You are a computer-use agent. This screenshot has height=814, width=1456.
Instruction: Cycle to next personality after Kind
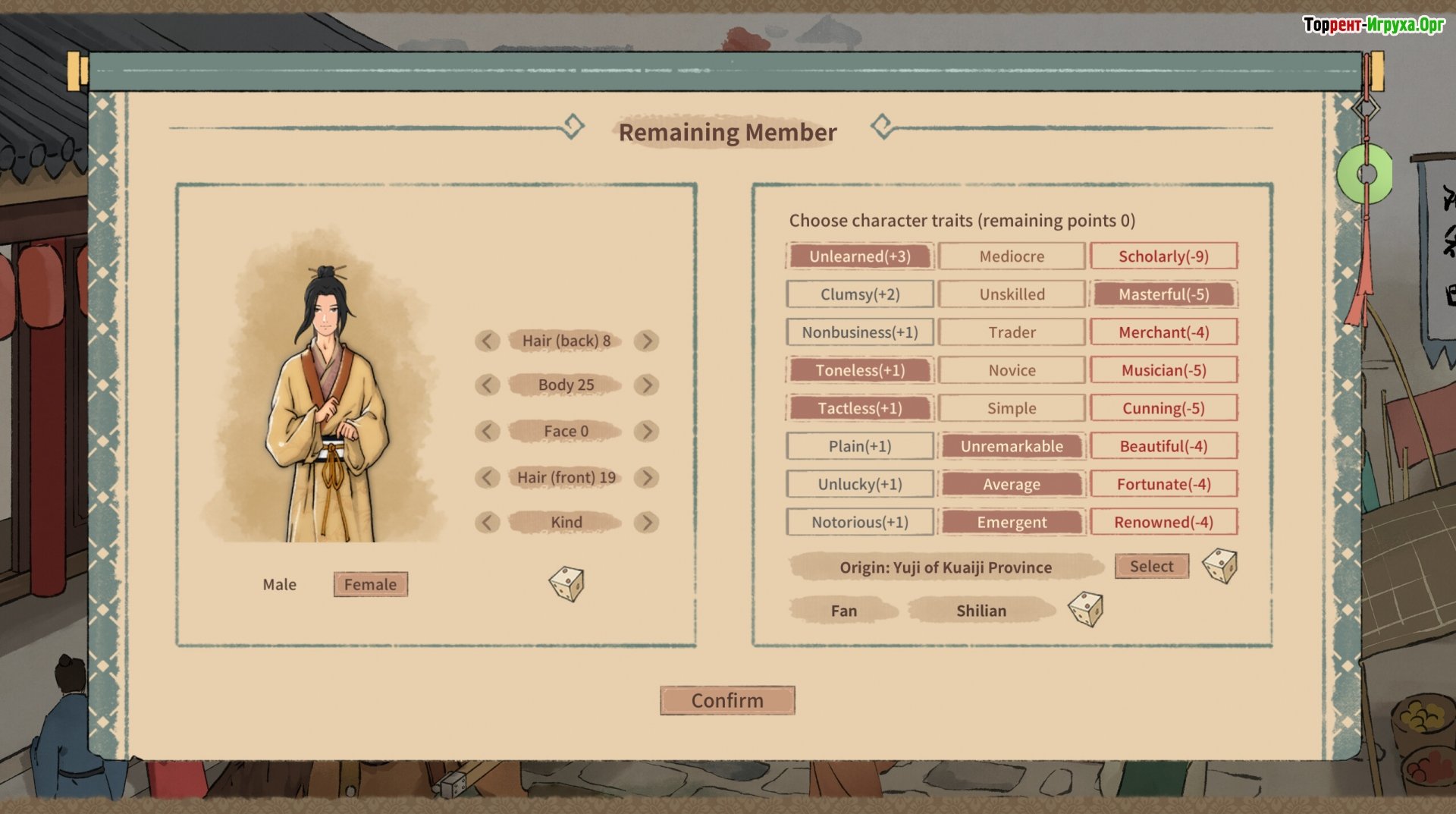pos(646,523)
